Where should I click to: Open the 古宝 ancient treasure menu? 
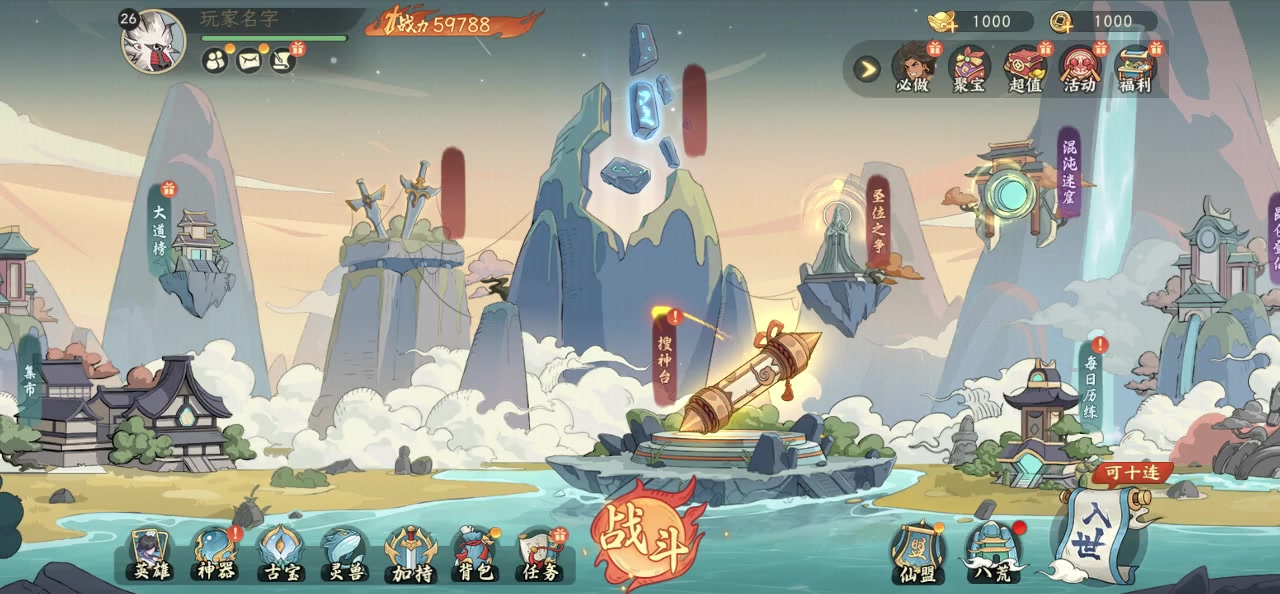click(279, 555)
